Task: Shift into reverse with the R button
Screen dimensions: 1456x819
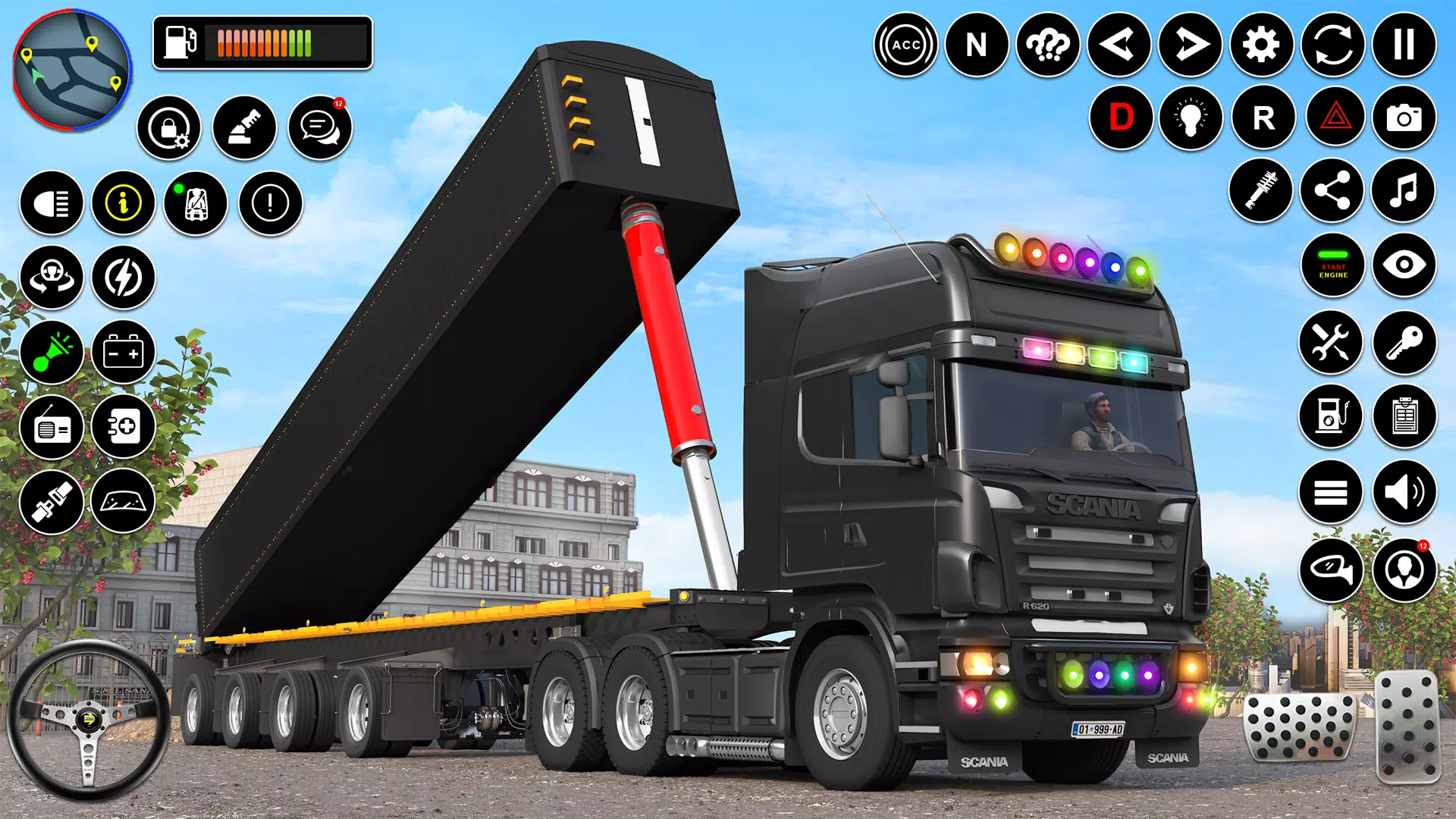Action: coord(1263,118)
